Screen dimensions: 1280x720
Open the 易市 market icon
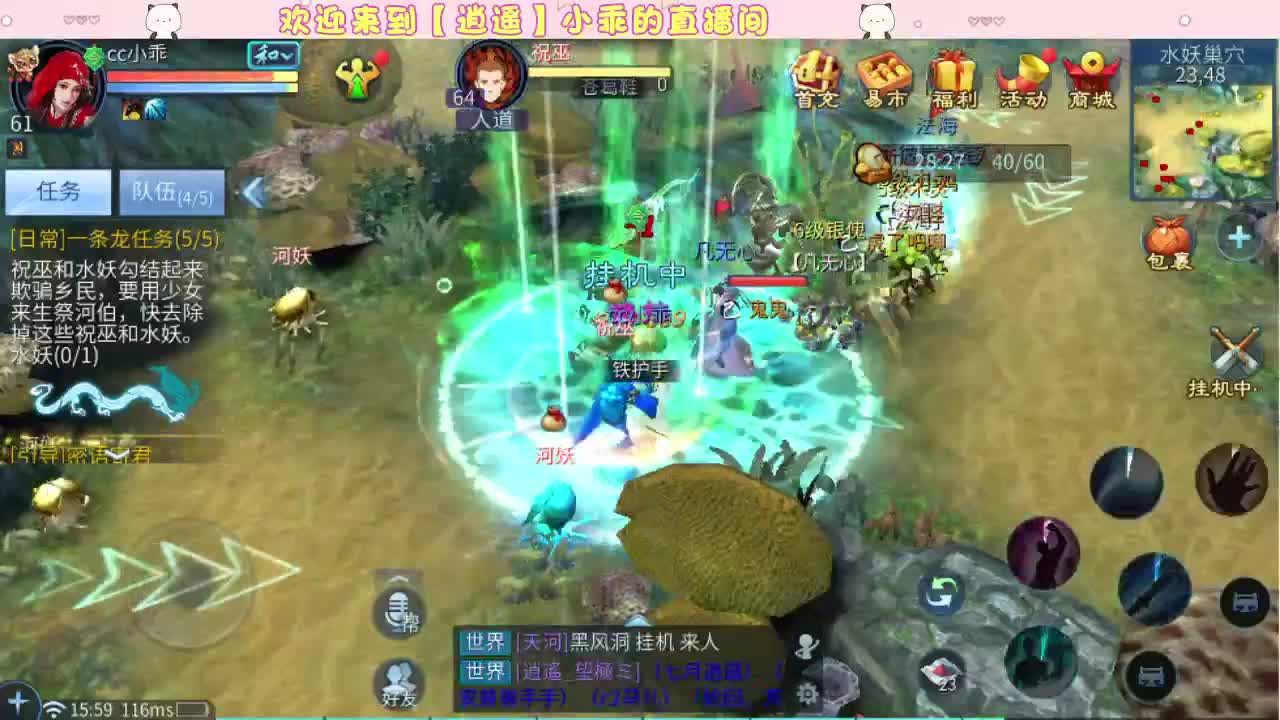click(x=885, y=80)
